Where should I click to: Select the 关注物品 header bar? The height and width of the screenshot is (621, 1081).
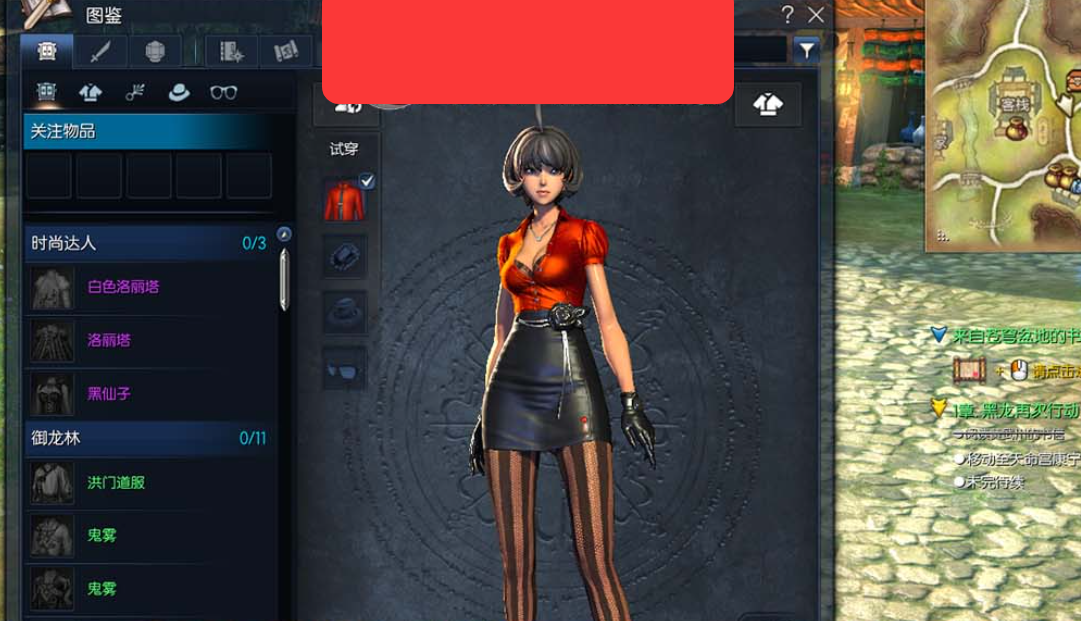pyautogui.click(x=159, y=131)
